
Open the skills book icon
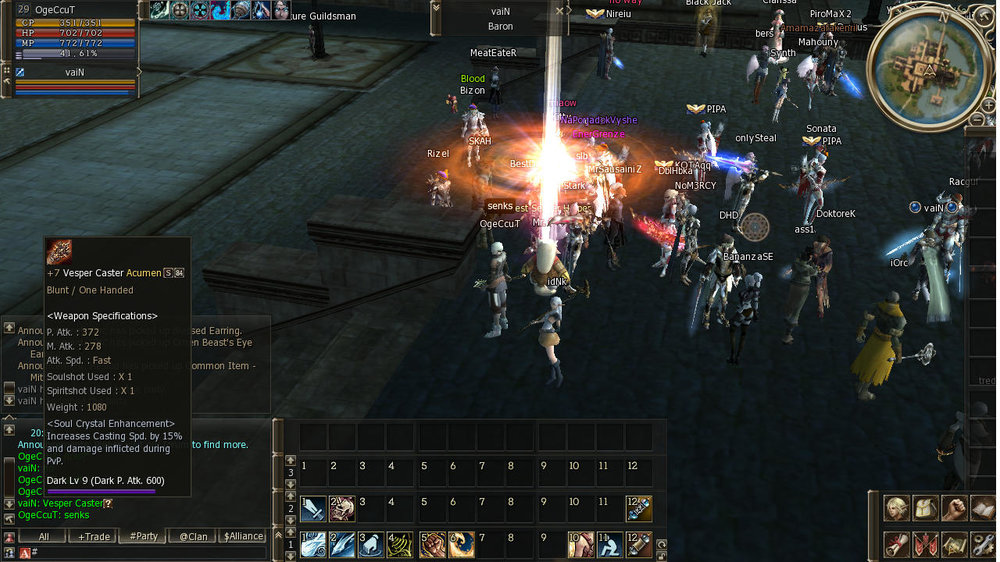coord(984,508)
